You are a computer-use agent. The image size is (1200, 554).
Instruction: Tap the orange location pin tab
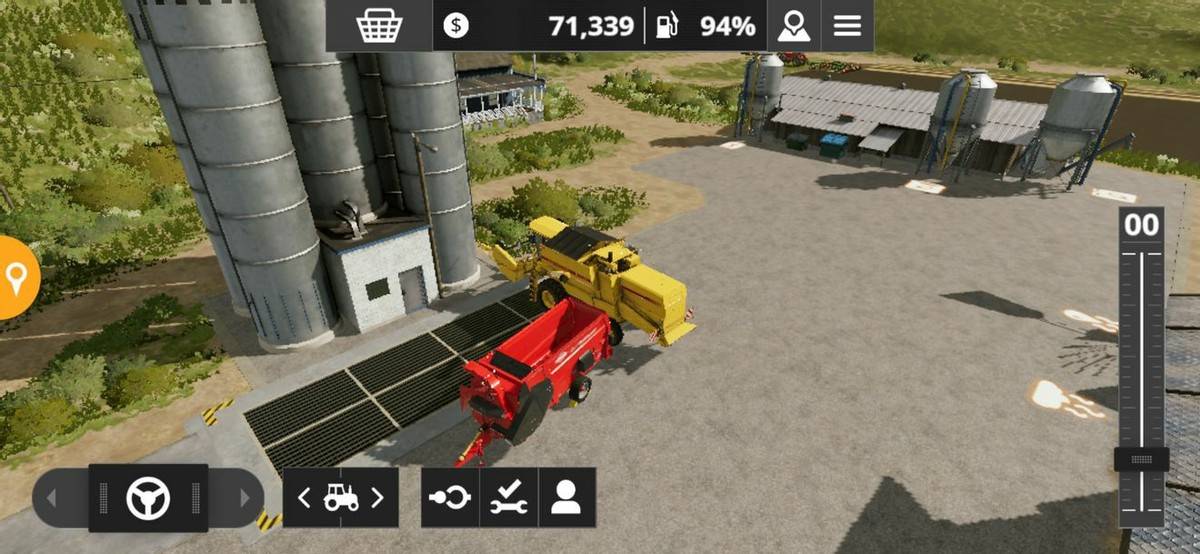point(16,278)
